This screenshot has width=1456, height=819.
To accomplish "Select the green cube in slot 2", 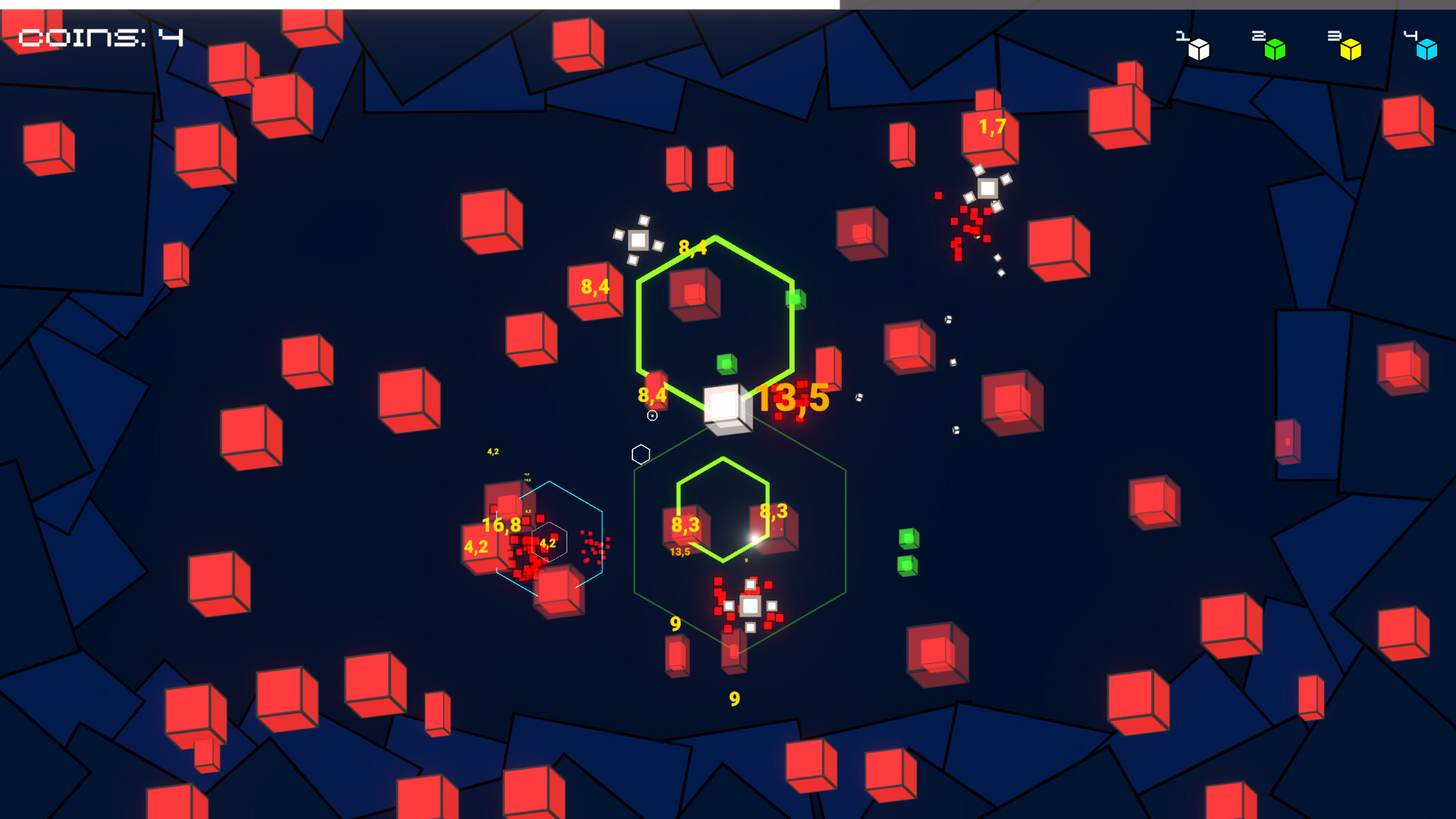I will pyautogui.click(x=1273, y=49).
